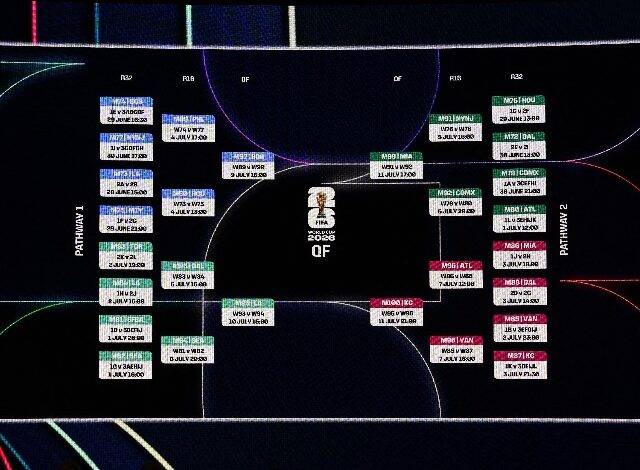
Task: Choose the M85 VAN round of 32 match
Action: pos(518,328)
